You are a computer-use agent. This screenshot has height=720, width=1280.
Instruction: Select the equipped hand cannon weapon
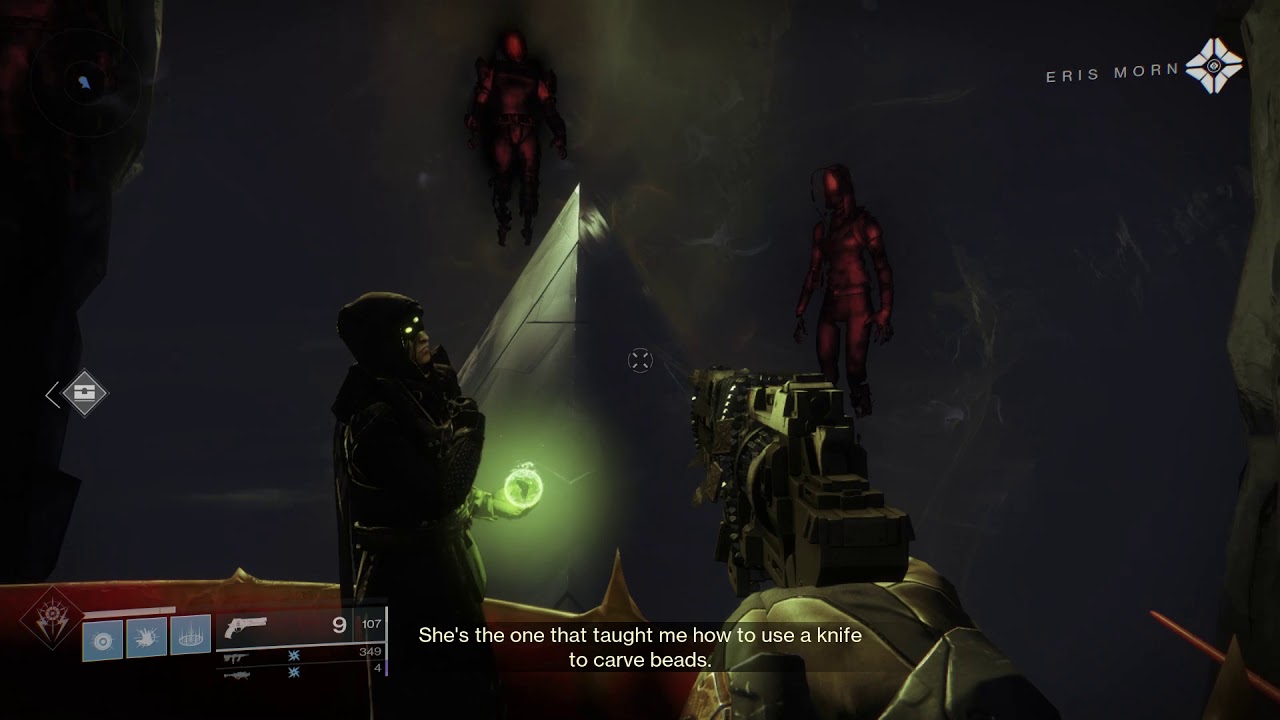(x=247, y=628)
